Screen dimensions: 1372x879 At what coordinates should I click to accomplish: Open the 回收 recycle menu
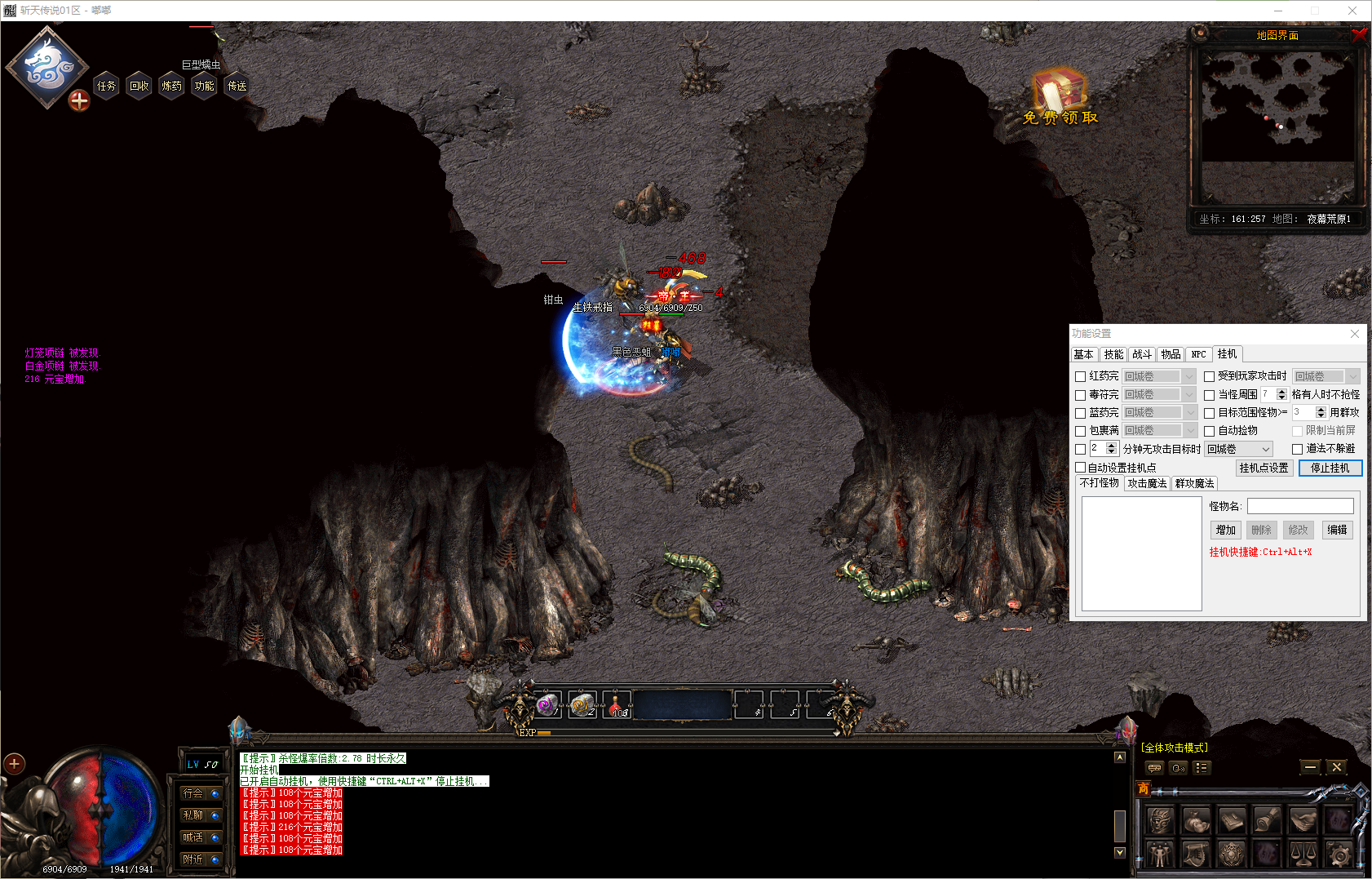139,86
